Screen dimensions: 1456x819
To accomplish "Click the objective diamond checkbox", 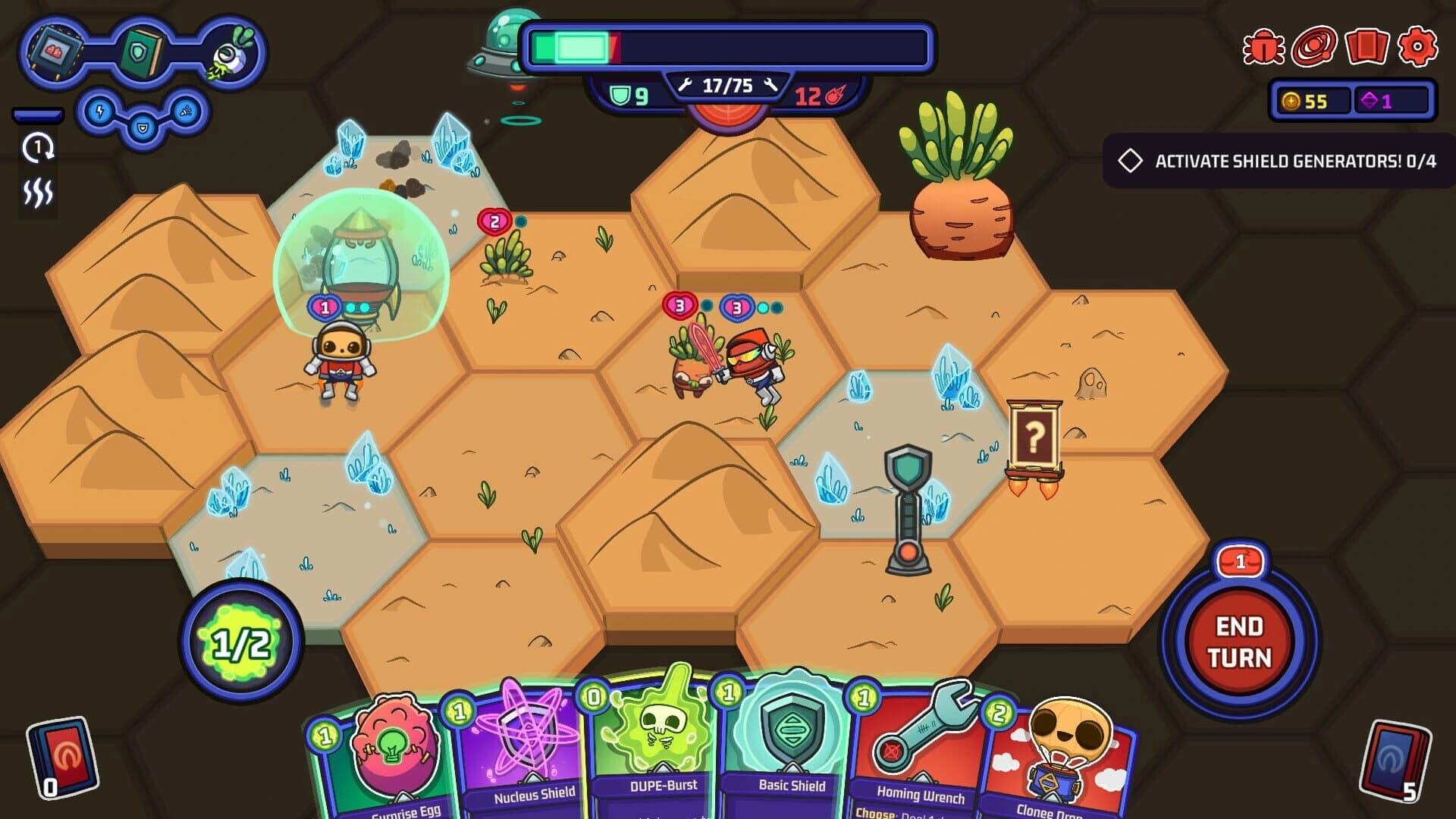I will (x=1131, y=158).
